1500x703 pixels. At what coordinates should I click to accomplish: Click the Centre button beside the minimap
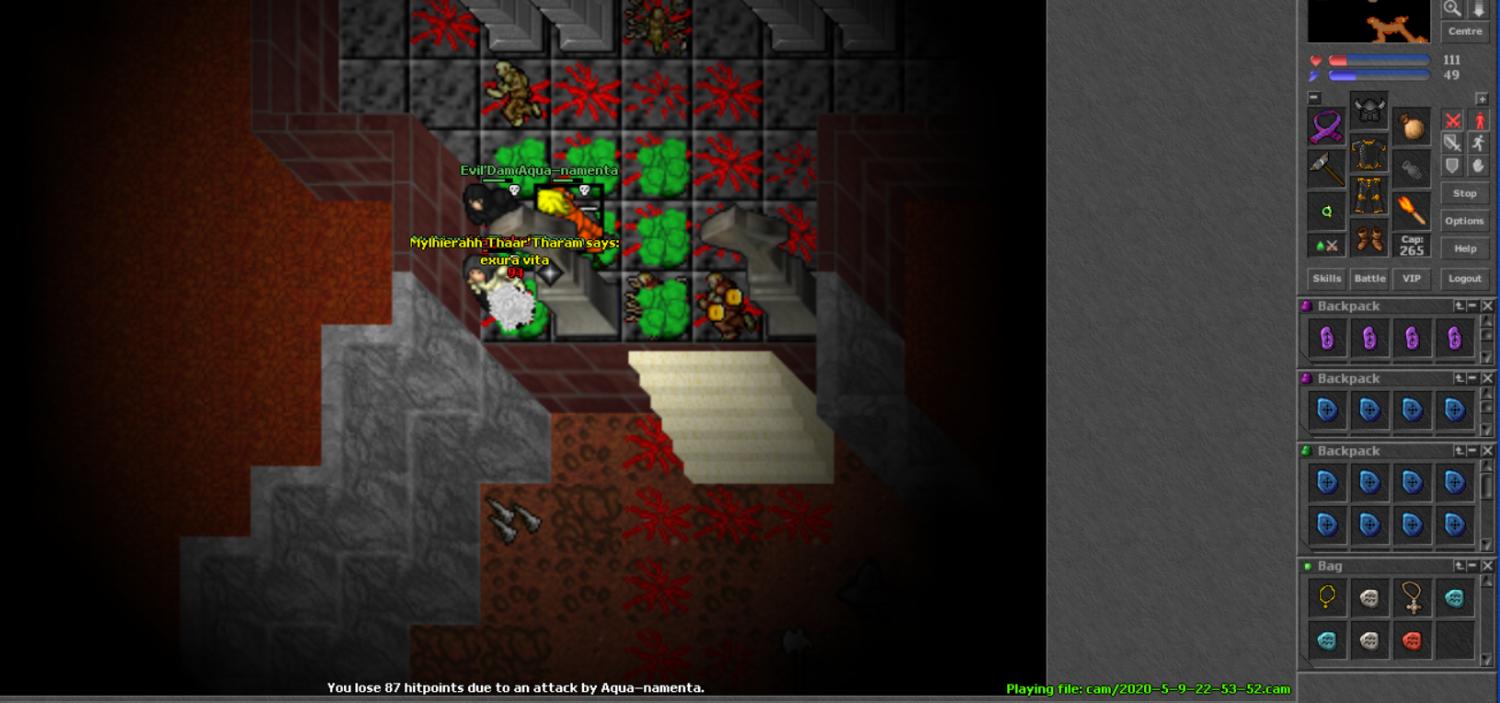pos(1465,32)
